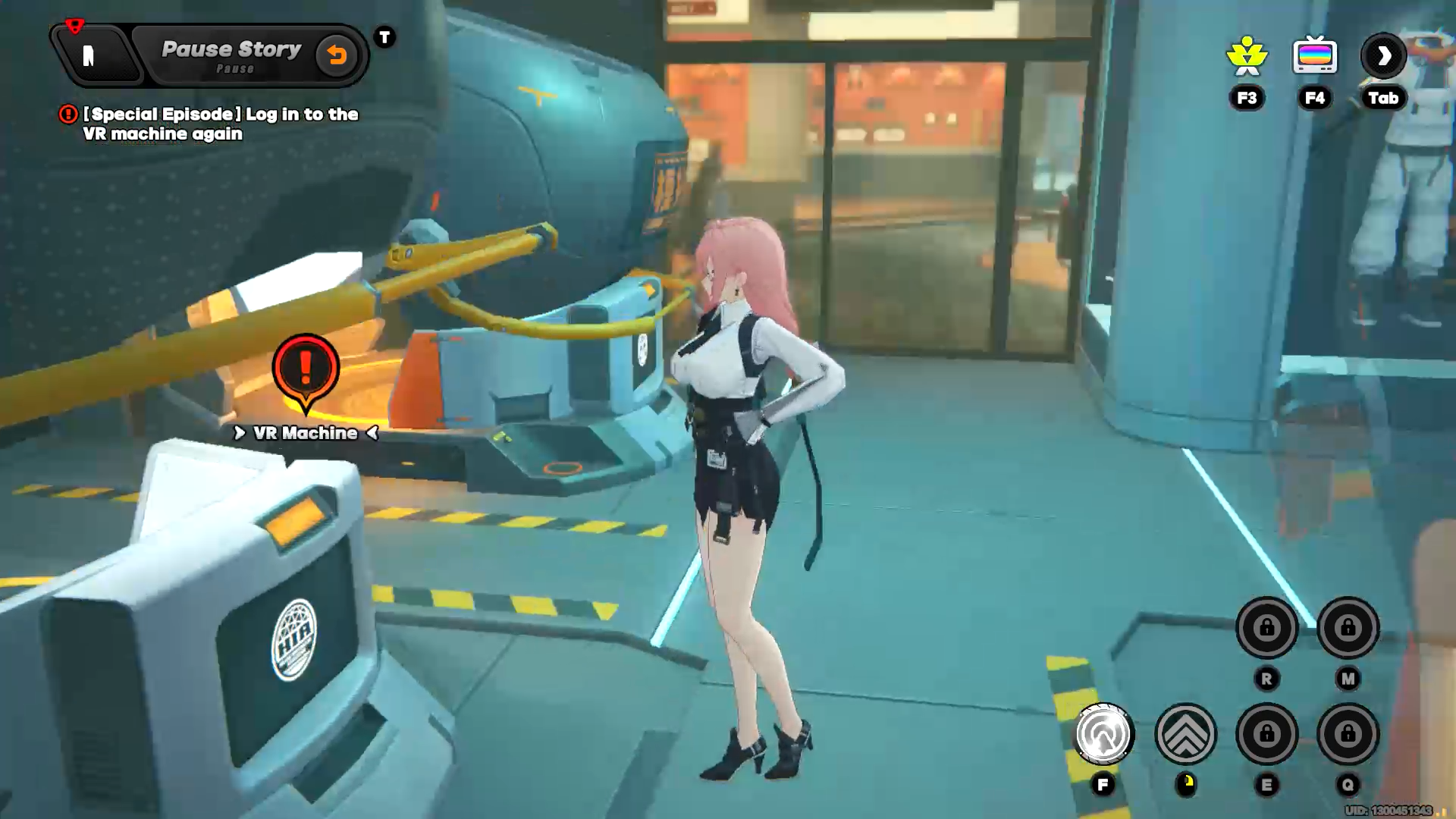Image resolution: width=1456 pixels, height=819 pixels.
Task: Select the F3 emote icon
Action: [1246, 55]
